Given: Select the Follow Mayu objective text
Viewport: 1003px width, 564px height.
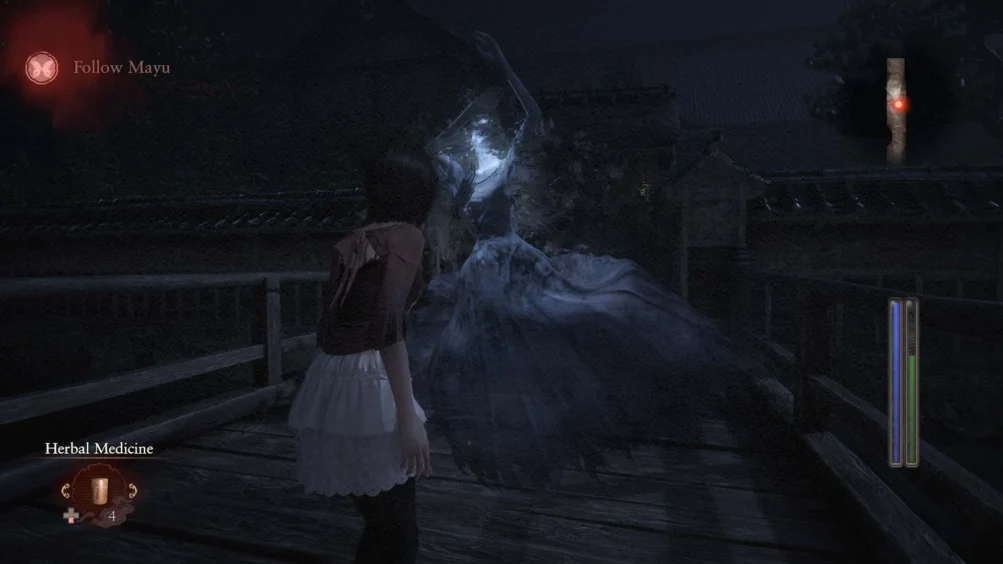Looking at the screenshot, I should click(x=121, y=68).
